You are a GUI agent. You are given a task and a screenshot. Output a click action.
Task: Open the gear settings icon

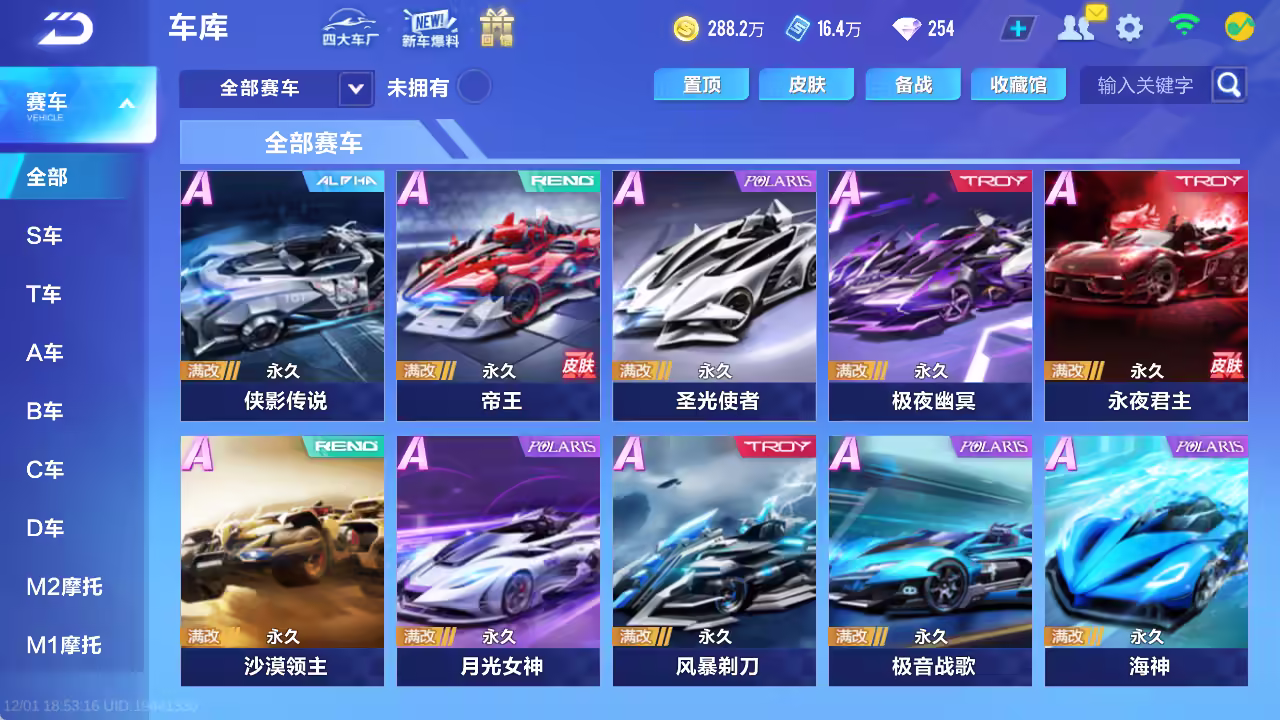1129,28
